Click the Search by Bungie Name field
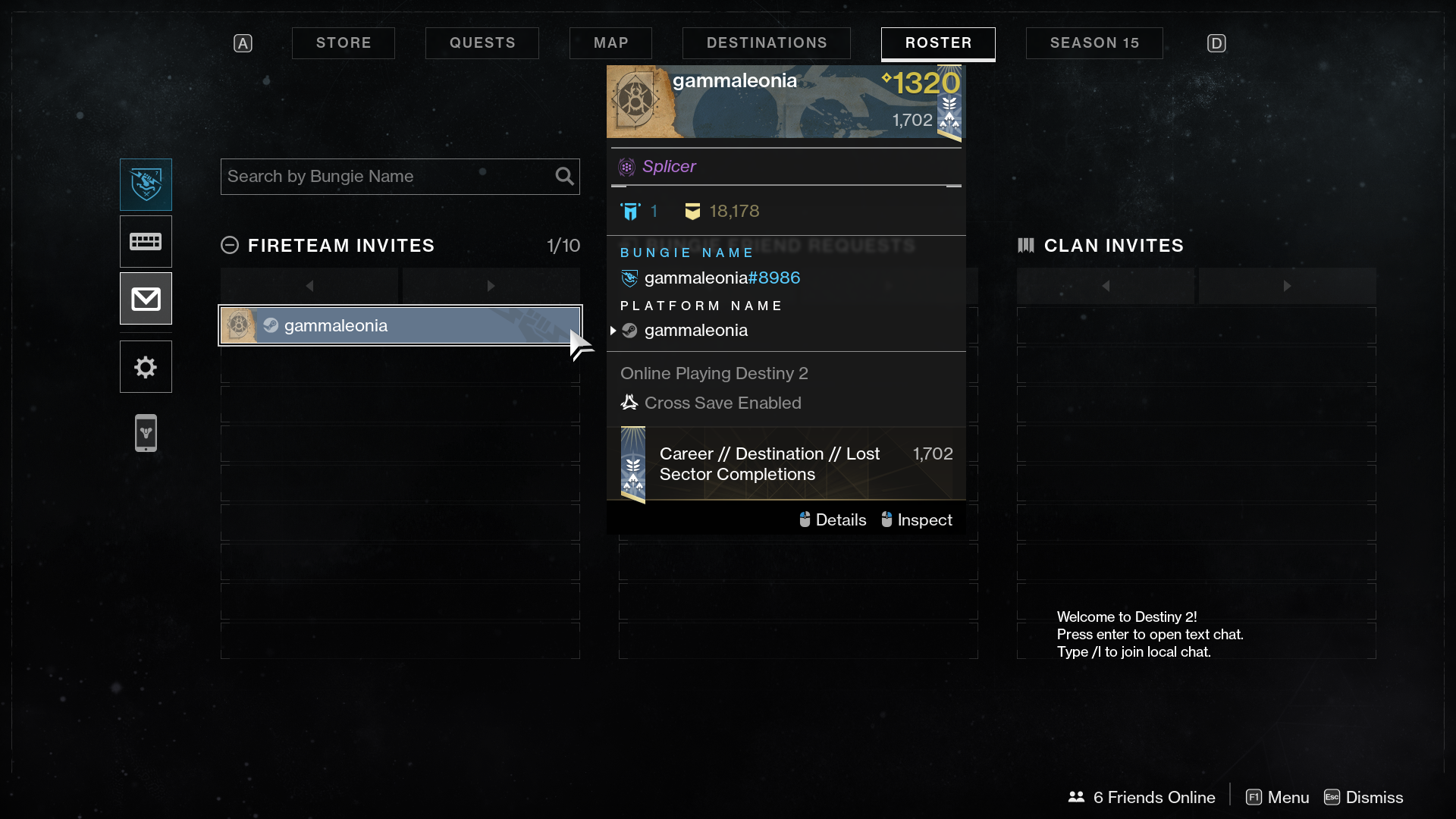The image size is (1456, 819). 387,177
